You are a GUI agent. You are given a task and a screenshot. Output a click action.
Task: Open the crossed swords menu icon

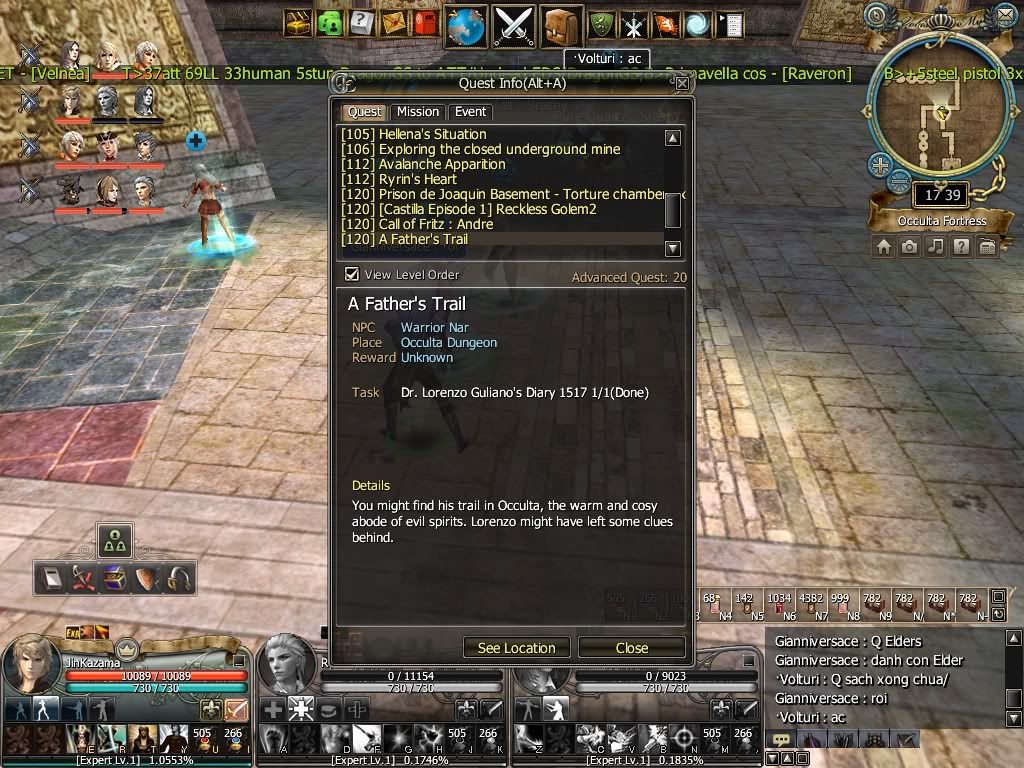point(514,24)
